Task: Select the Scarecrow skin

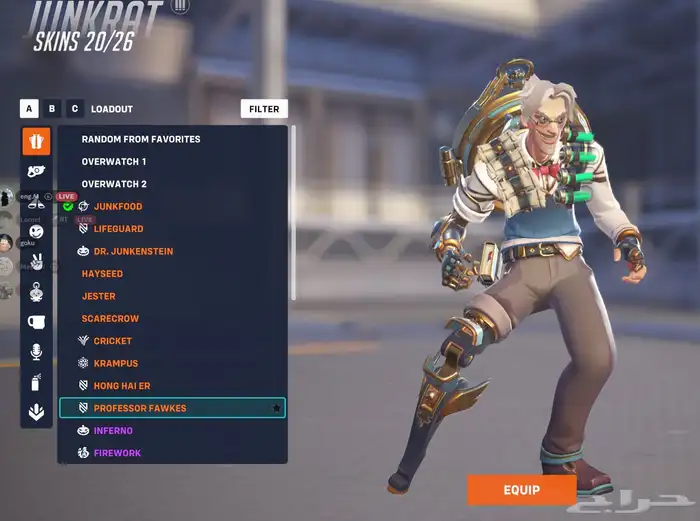Action: pyautogui.click(x=110, y=318)
